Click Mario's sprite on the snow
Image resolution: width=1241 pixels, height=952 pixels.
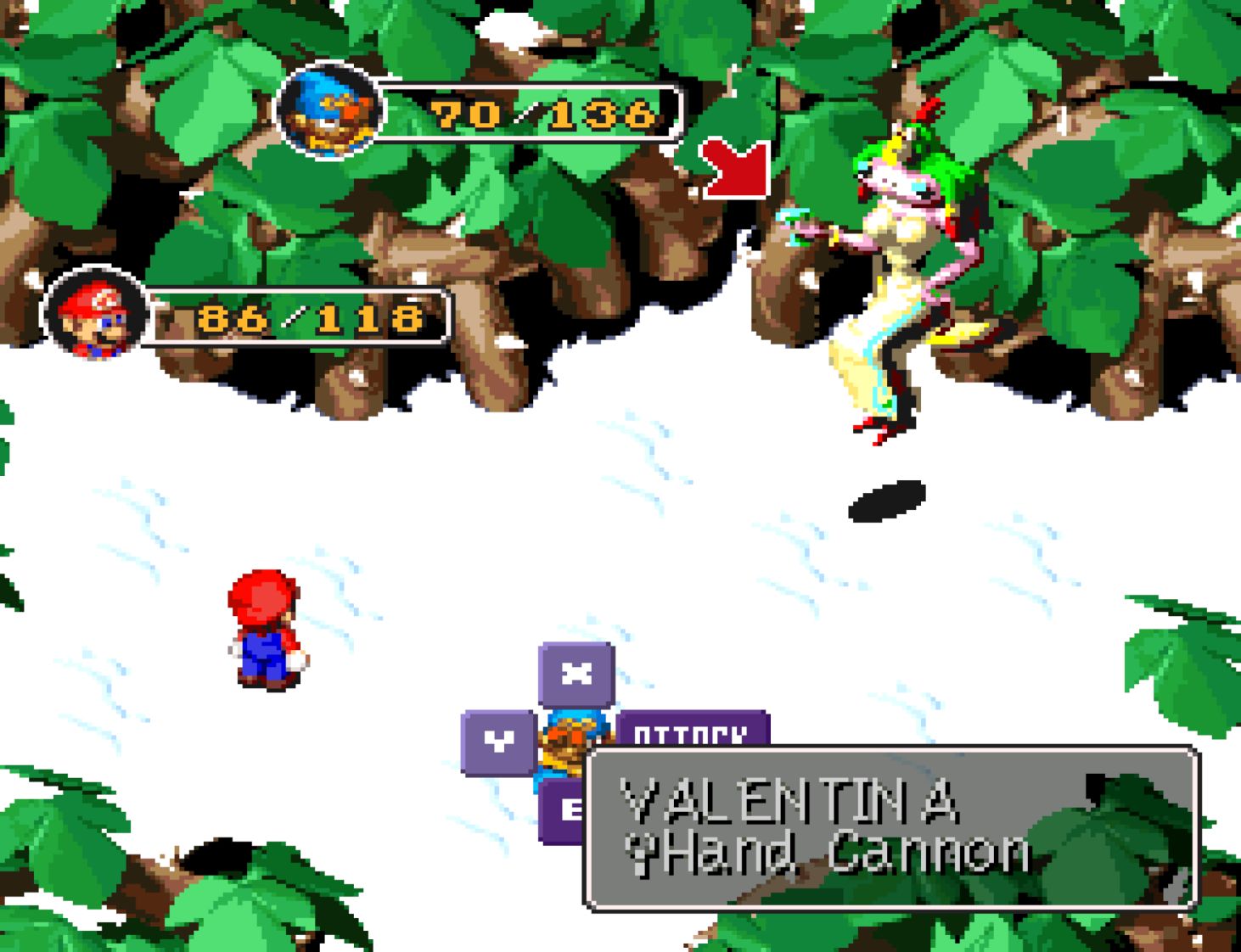(263, 628)
